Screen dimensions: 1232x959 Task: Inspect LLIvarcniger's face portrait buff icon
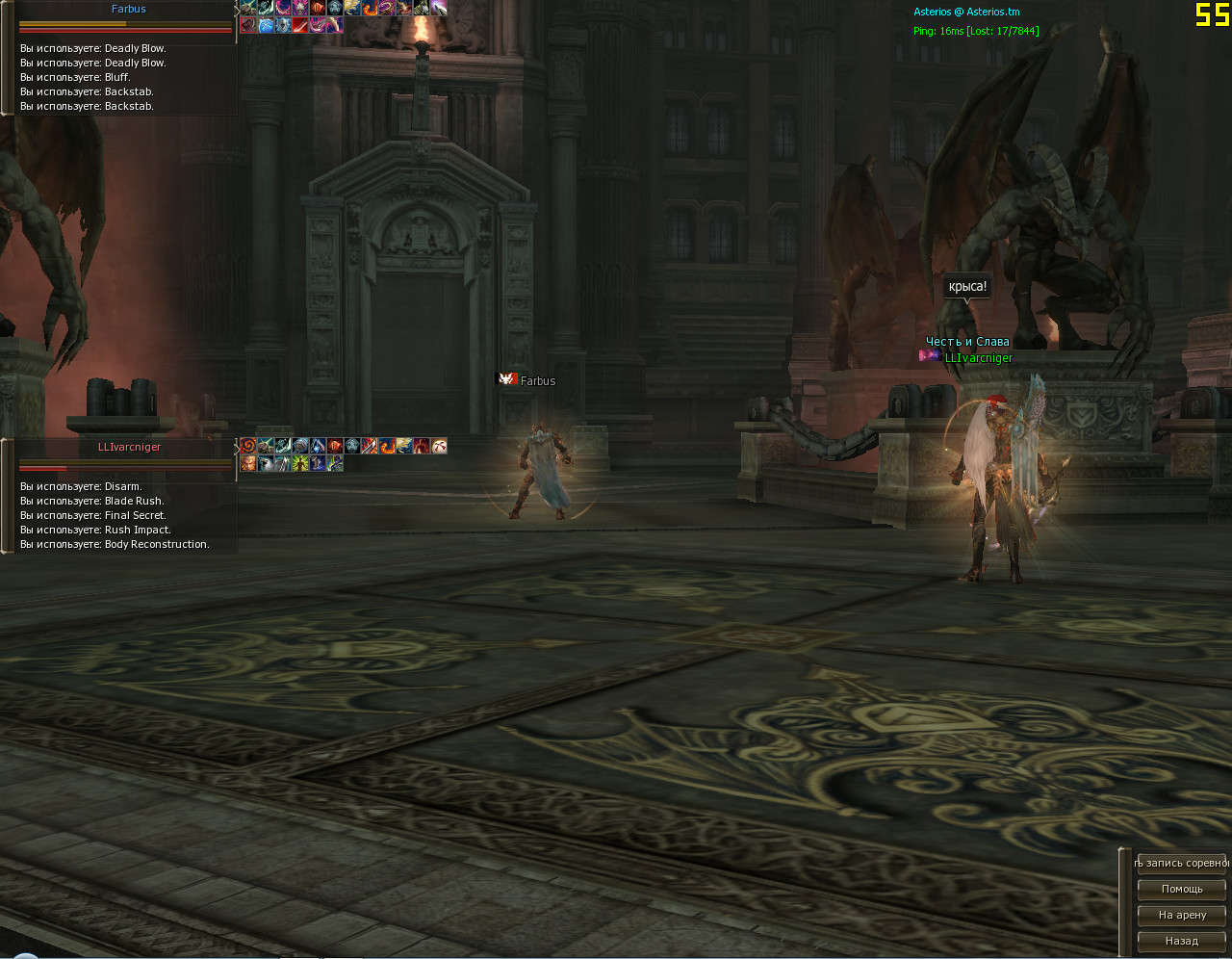(248, 463)
